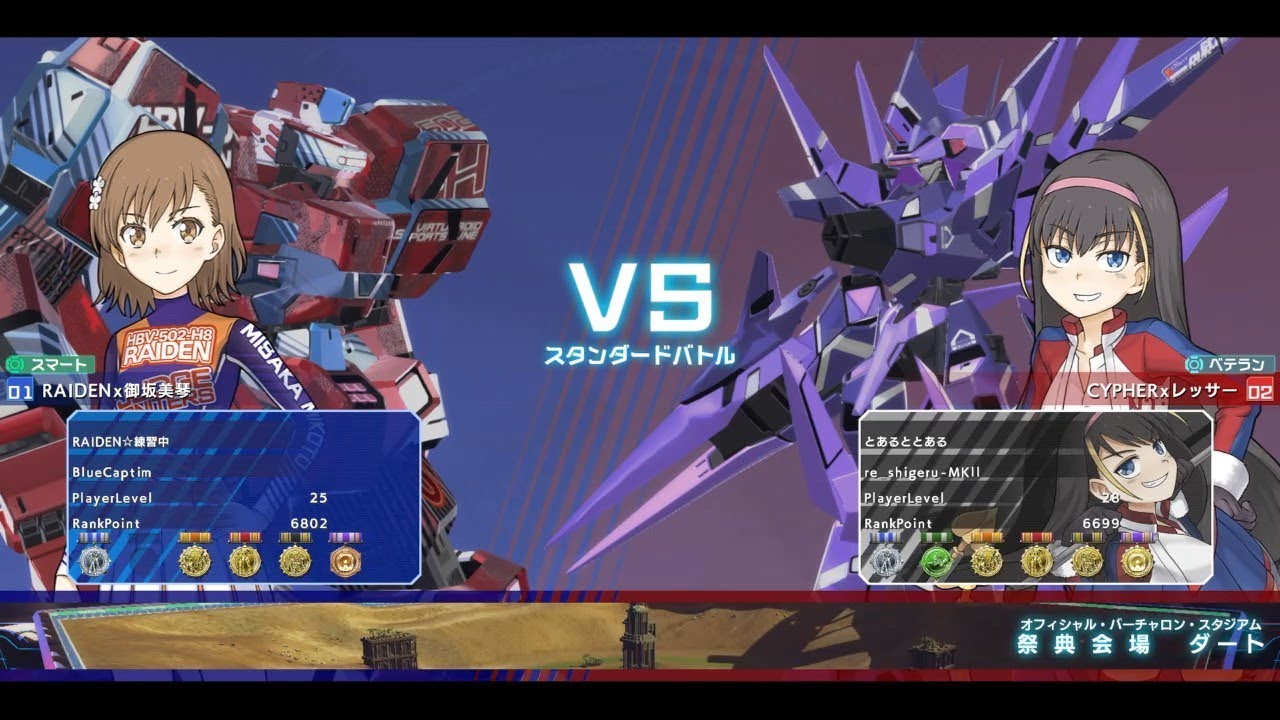1280x720 pixels.
Task: Select RAIDEN's silver medal icon
Action: pos(94,560)
